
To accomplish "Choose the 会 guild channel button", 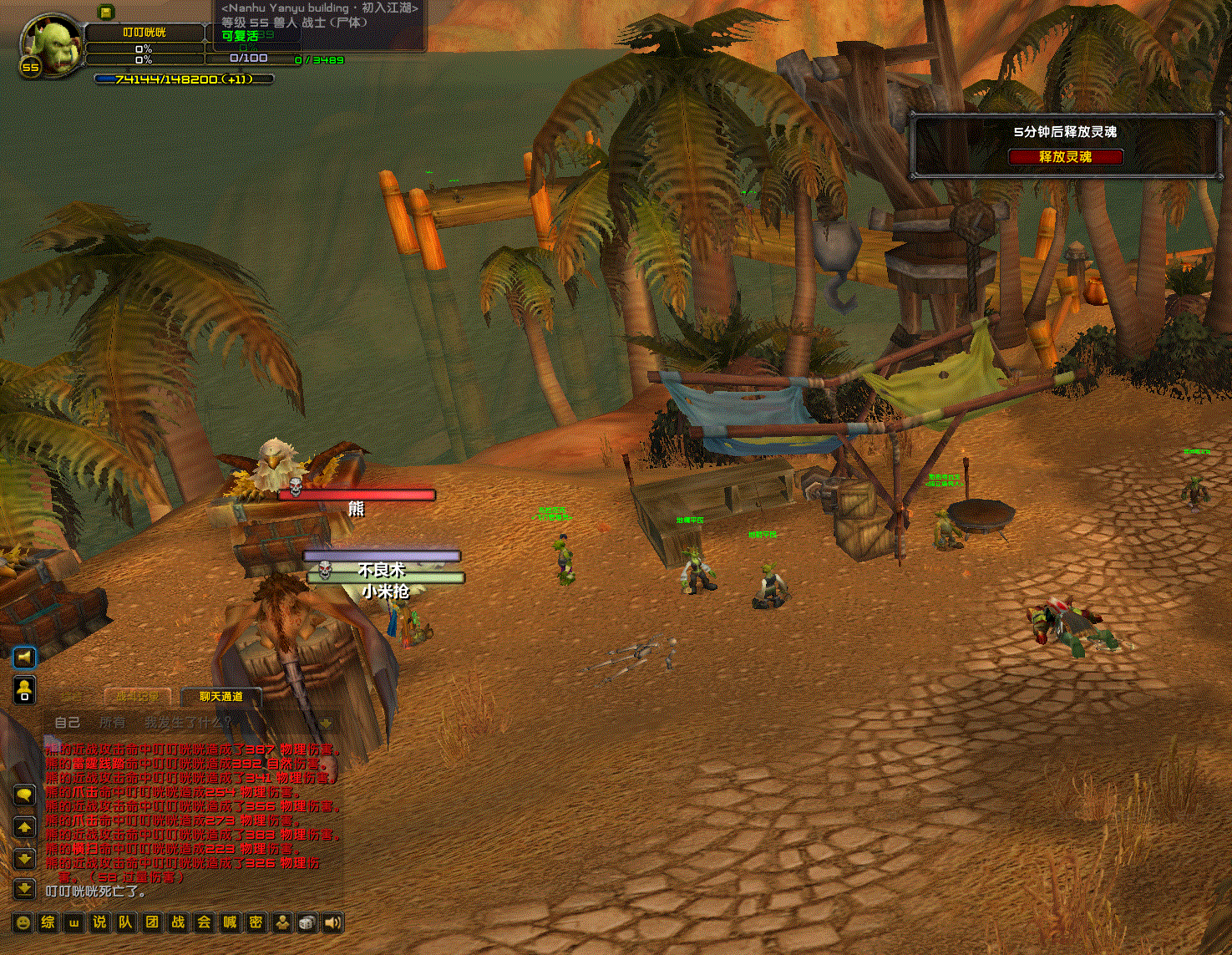I will 204,922.
